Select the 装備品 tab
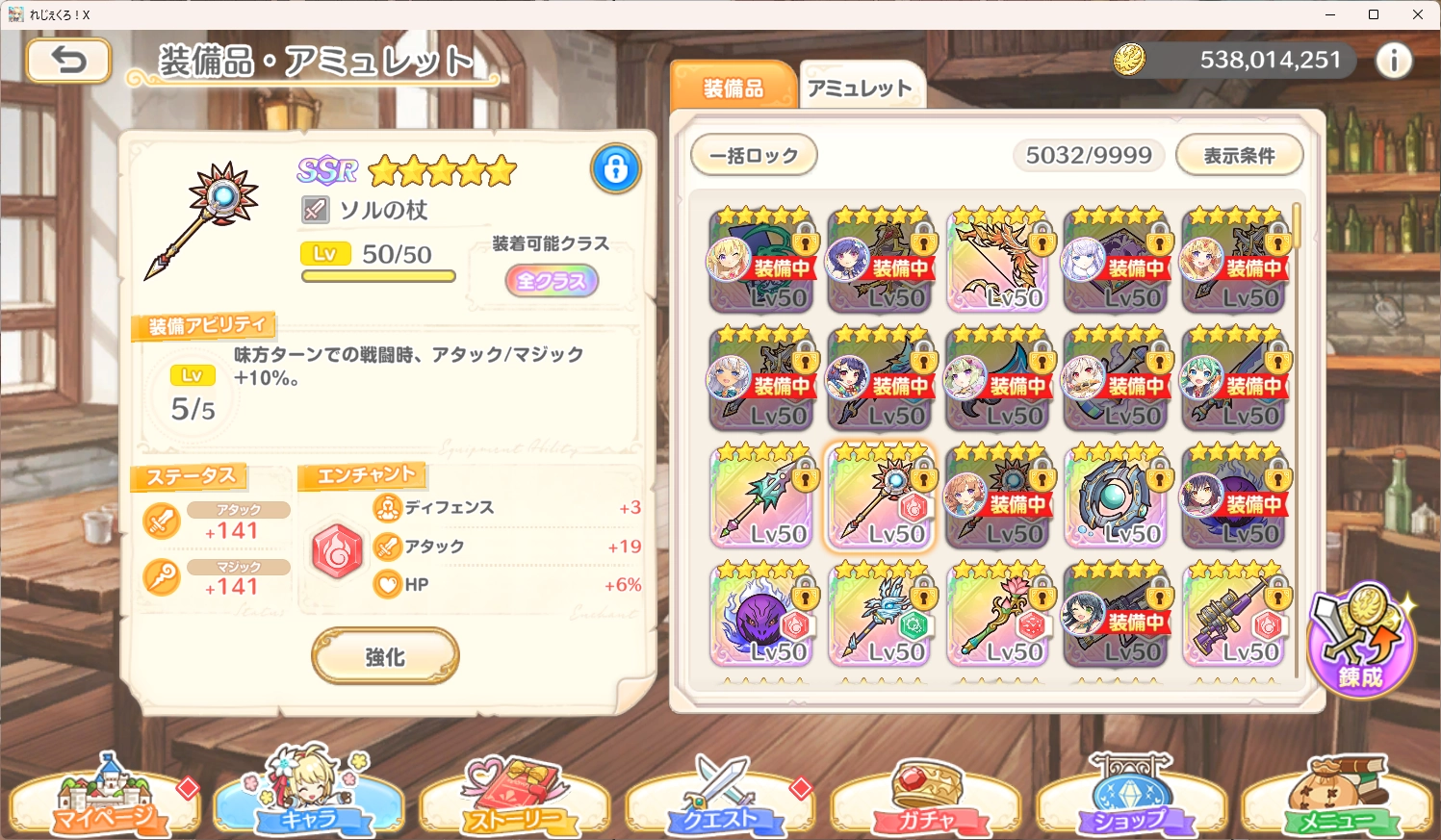This screenshot has width=1441, height=840. coord(733,88)
